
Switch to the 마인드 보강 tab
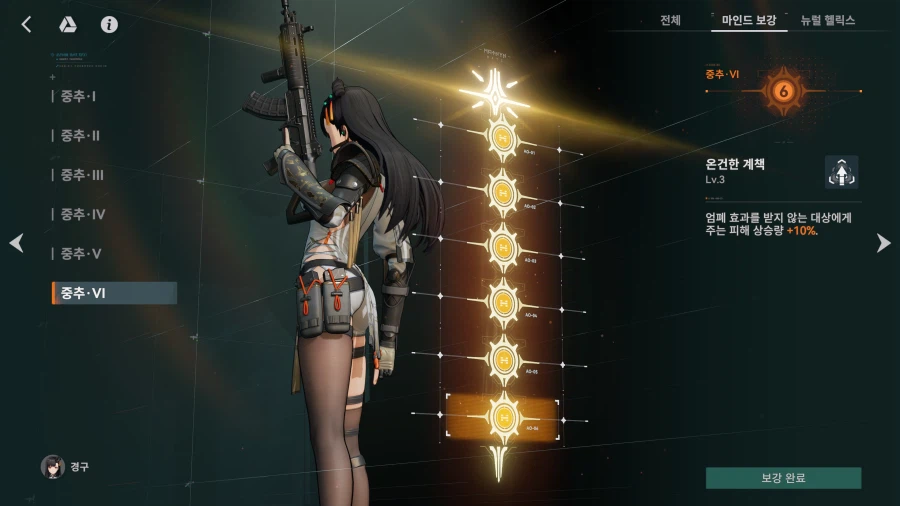tap(749, 20)
